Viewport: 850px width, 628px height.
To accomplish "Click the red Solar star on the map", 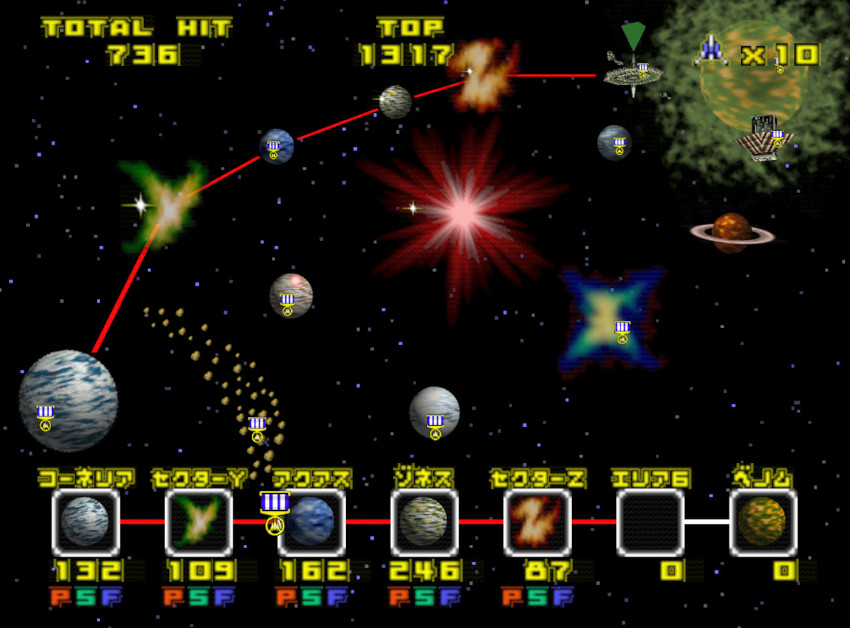I will pyautogui.click(x=462, y=210).
